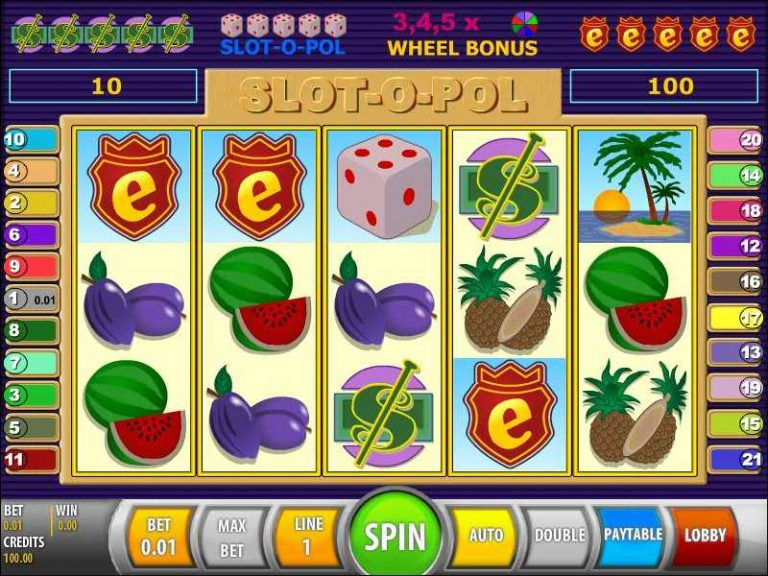The height and width of the screenshot is (576, 768).
Task: Change the LINE count button
Action: [x=308, y=535]
